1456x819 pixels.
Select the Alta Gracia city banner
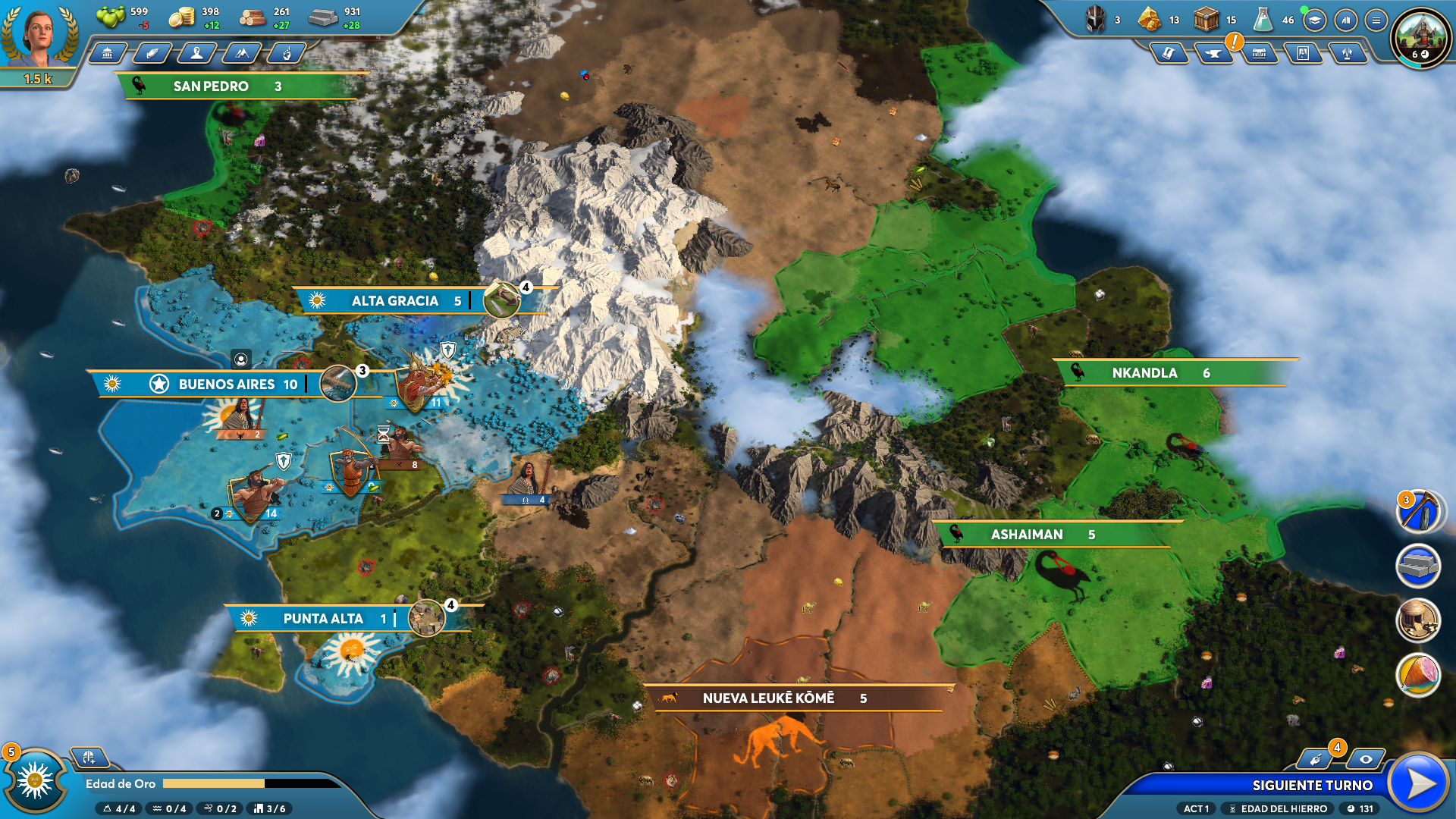pyautogui.click(x=394, y=301)
